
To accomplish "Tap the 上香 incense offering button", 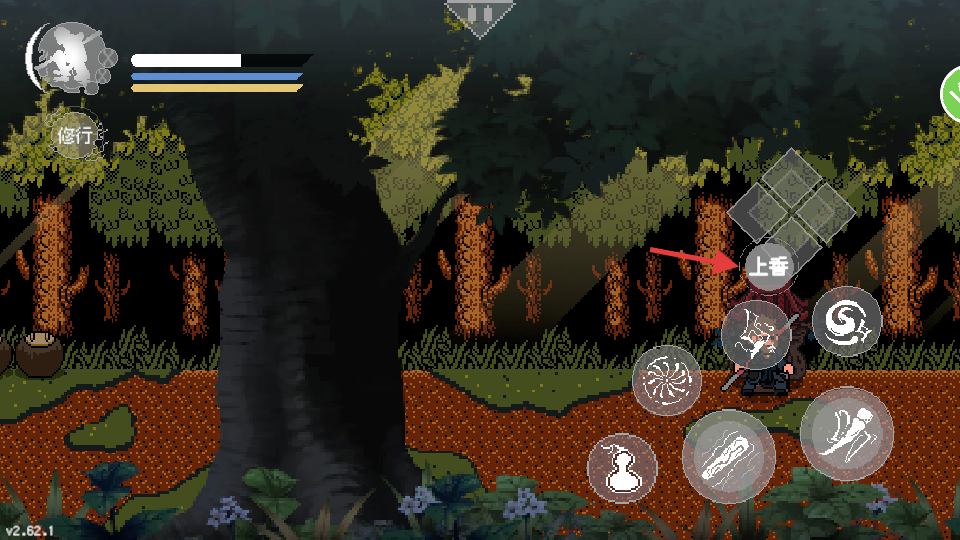I will tap(768, 266).
